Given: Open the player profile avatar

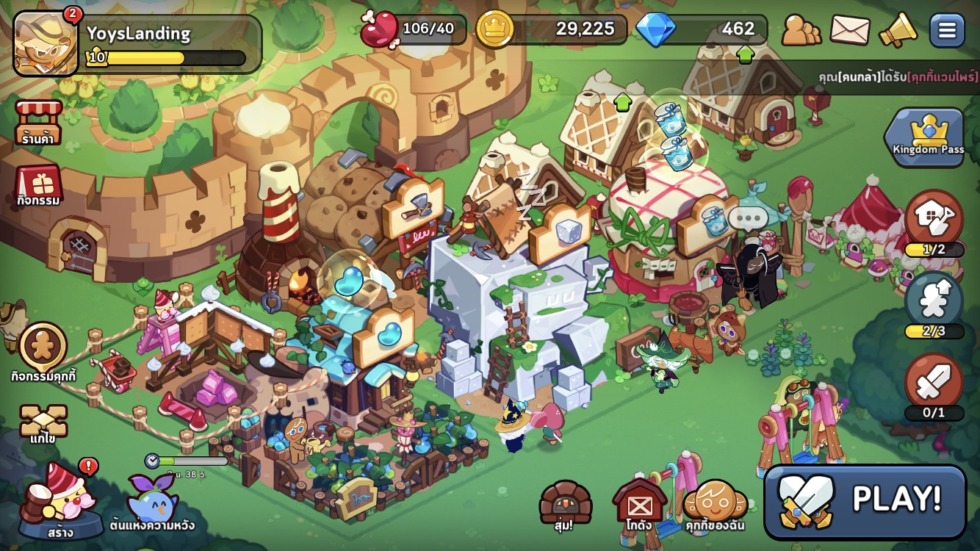Looking at the screenshot, I should 45,43.
